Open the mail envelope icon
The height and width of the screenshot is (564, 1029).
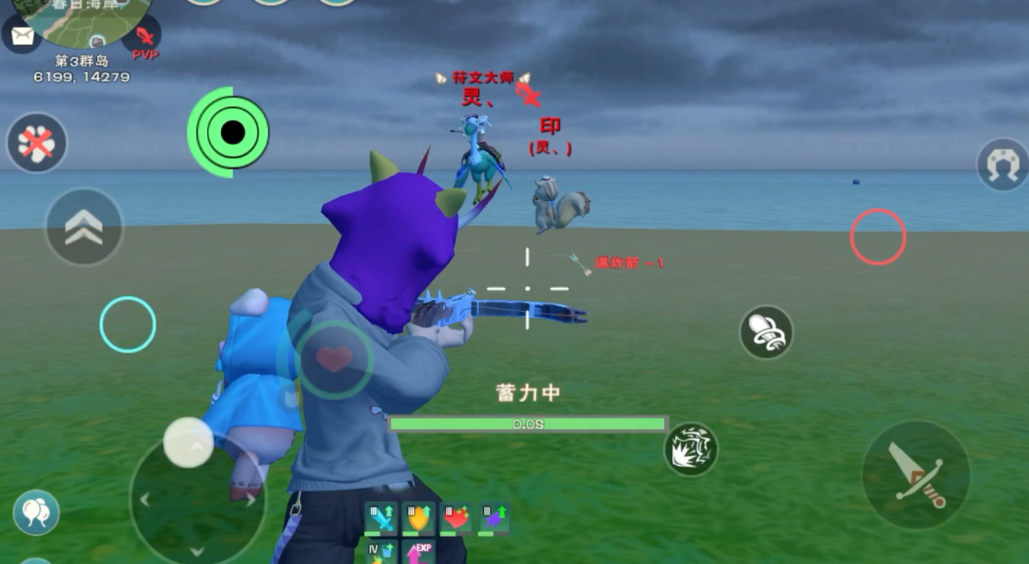[20, 36]
